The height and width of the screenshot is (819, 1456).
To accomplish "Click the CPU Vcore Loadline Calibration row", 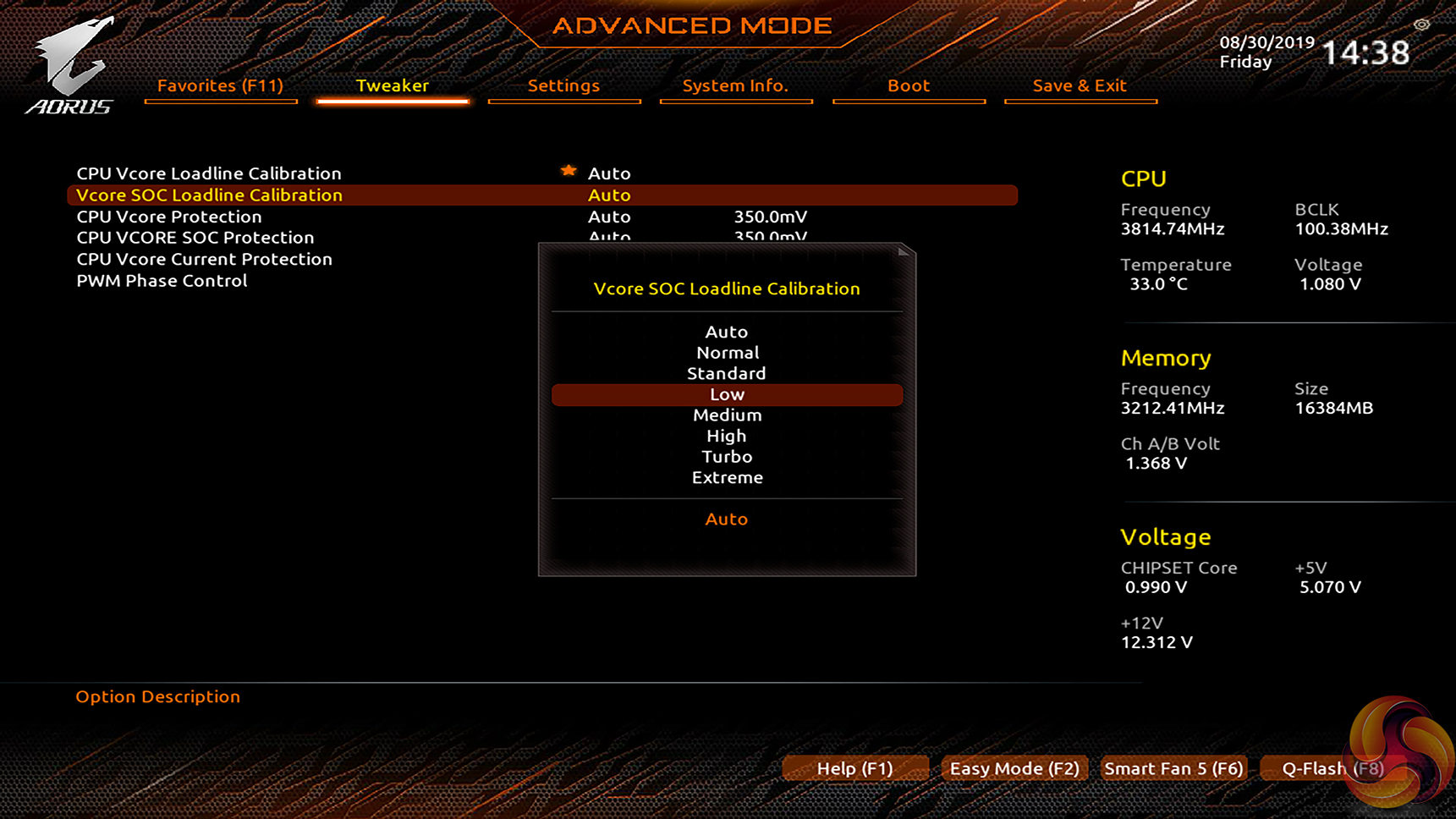I will click(209, 173).
